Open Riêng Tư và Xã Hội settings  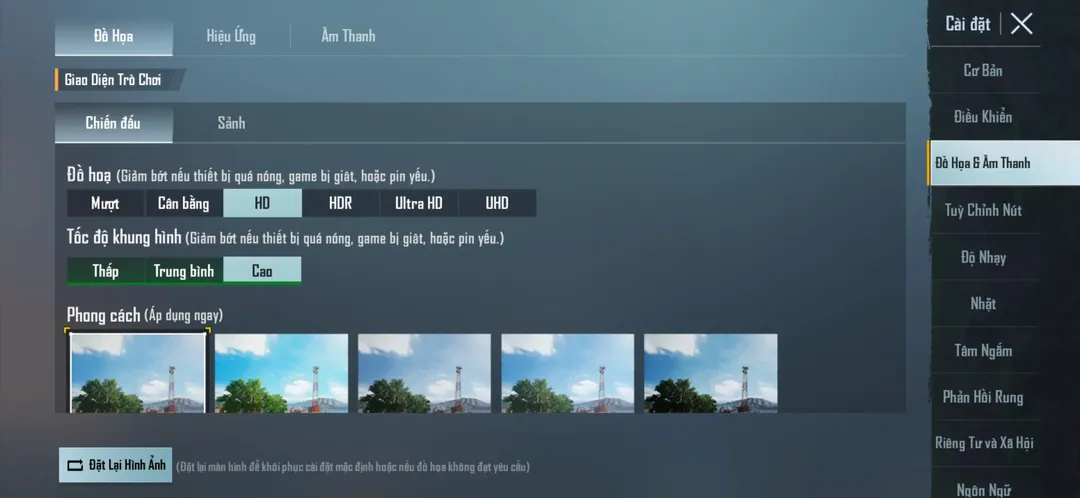pyautogui.click(x=983, y=444)
